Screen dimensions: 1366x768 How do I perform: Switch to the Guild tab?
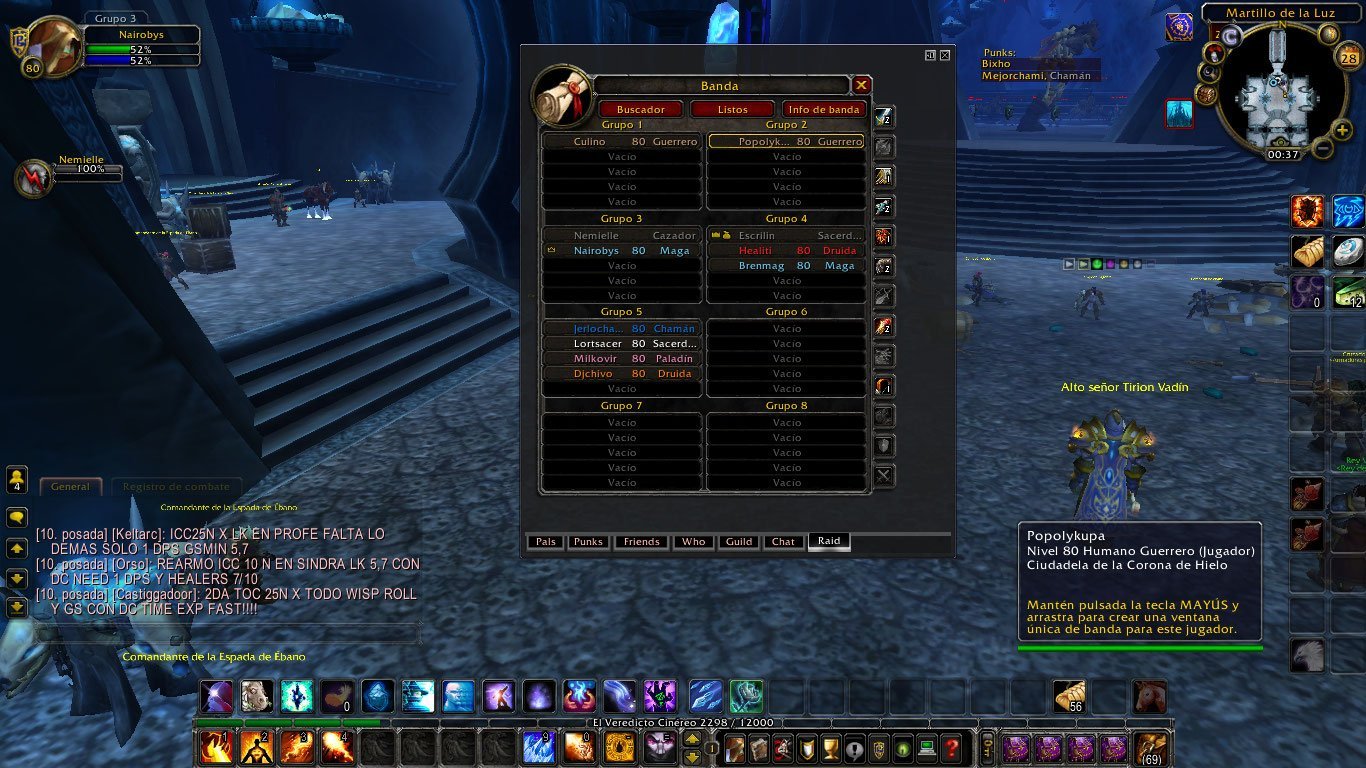click(x=739, y=542)
